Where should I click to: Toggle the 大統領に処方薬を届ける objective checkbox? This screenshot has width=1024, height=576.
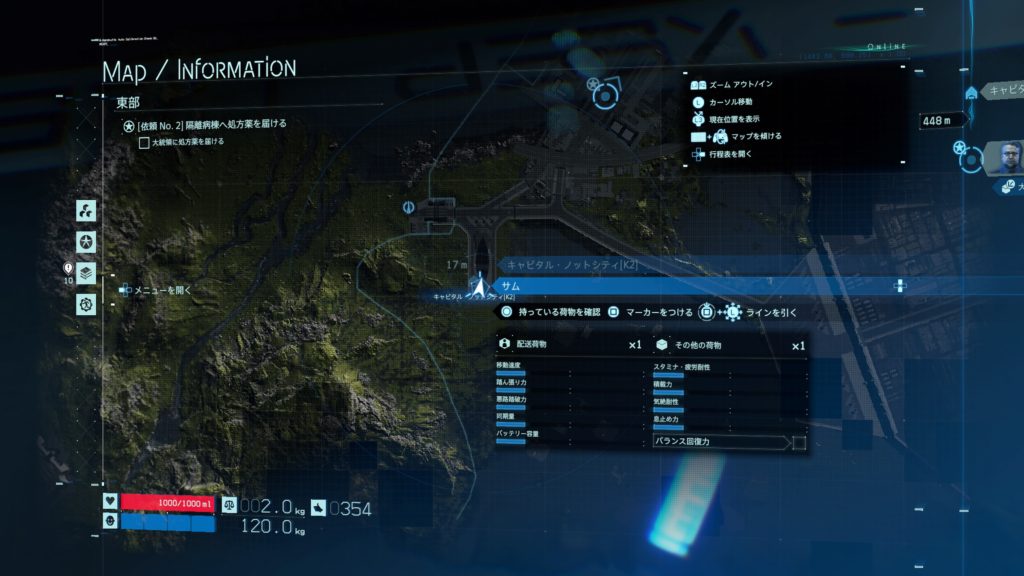144,142
